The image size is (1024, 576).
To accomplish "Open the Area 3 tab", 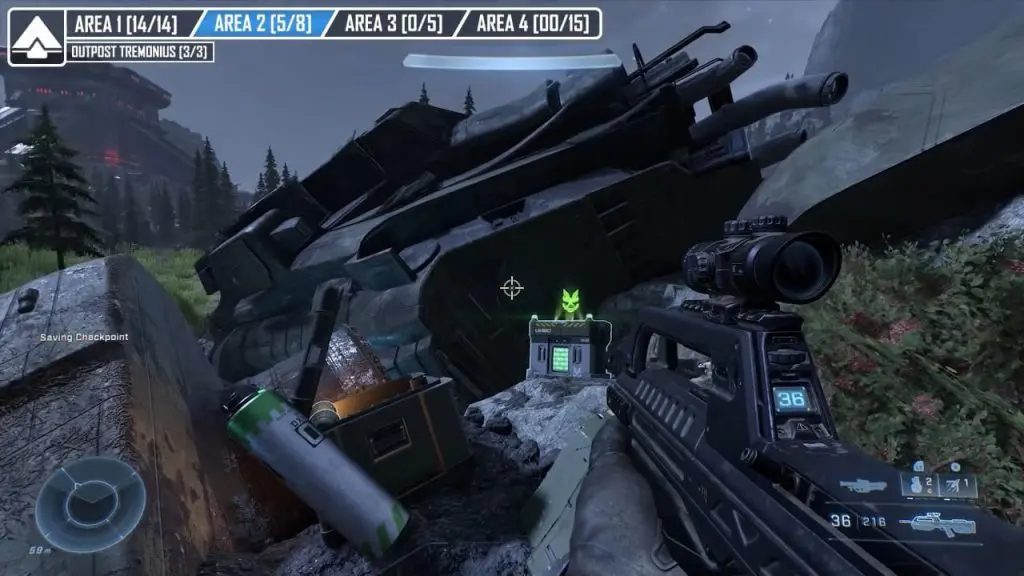I will click(392, 23).
